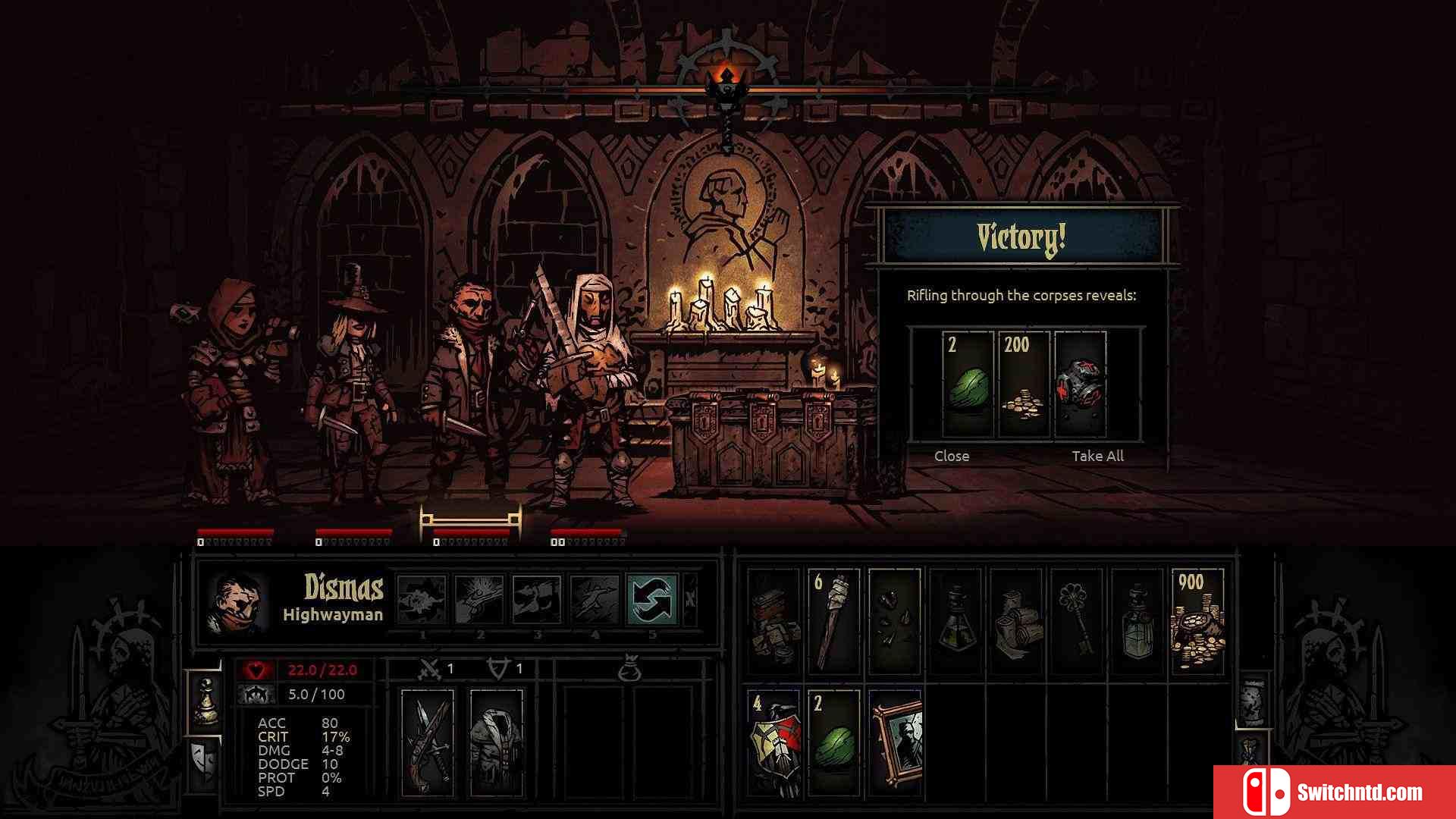Switch to the chess pawn tab
This screenshot has width=1456, height=819.
coord(205,701)
